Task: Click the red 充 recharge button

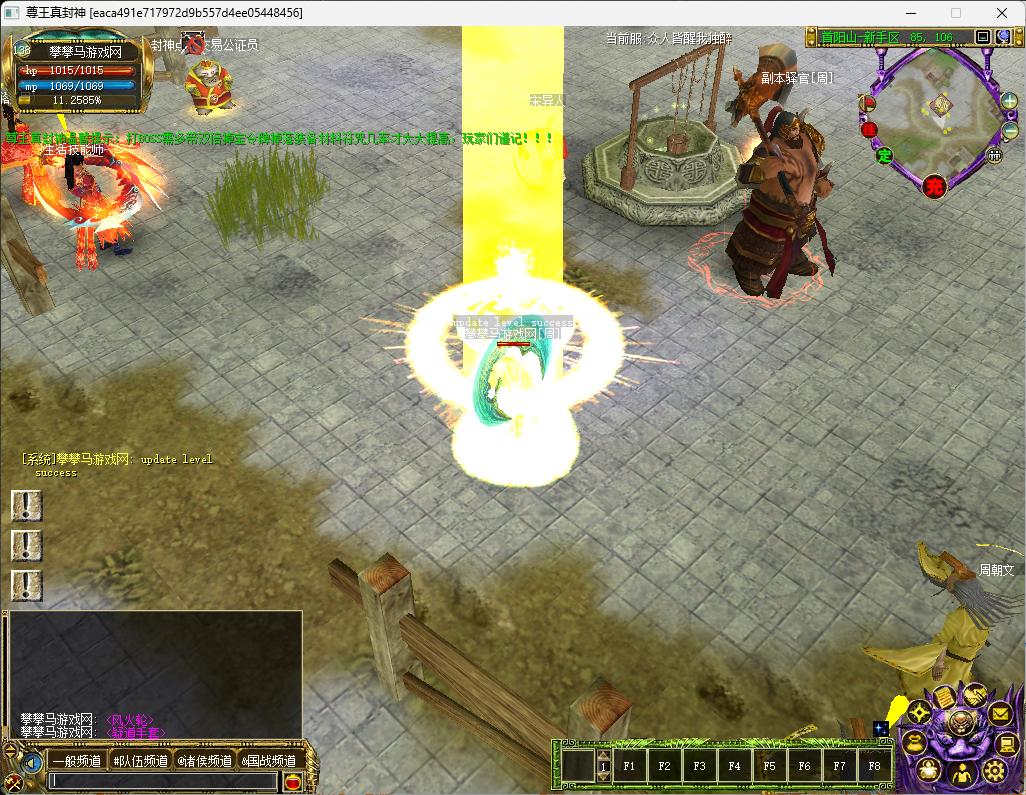Action: (934, 186)
